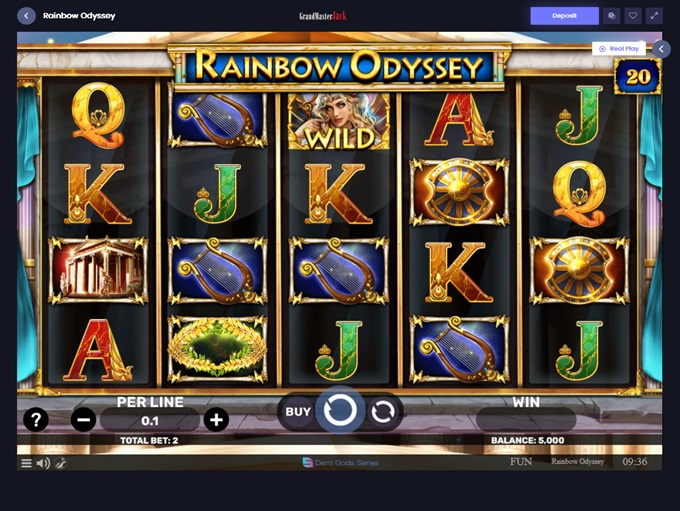Switch to Real Play mode
Viewport: 680px width, 511px height.
click(x=618, y=48)
